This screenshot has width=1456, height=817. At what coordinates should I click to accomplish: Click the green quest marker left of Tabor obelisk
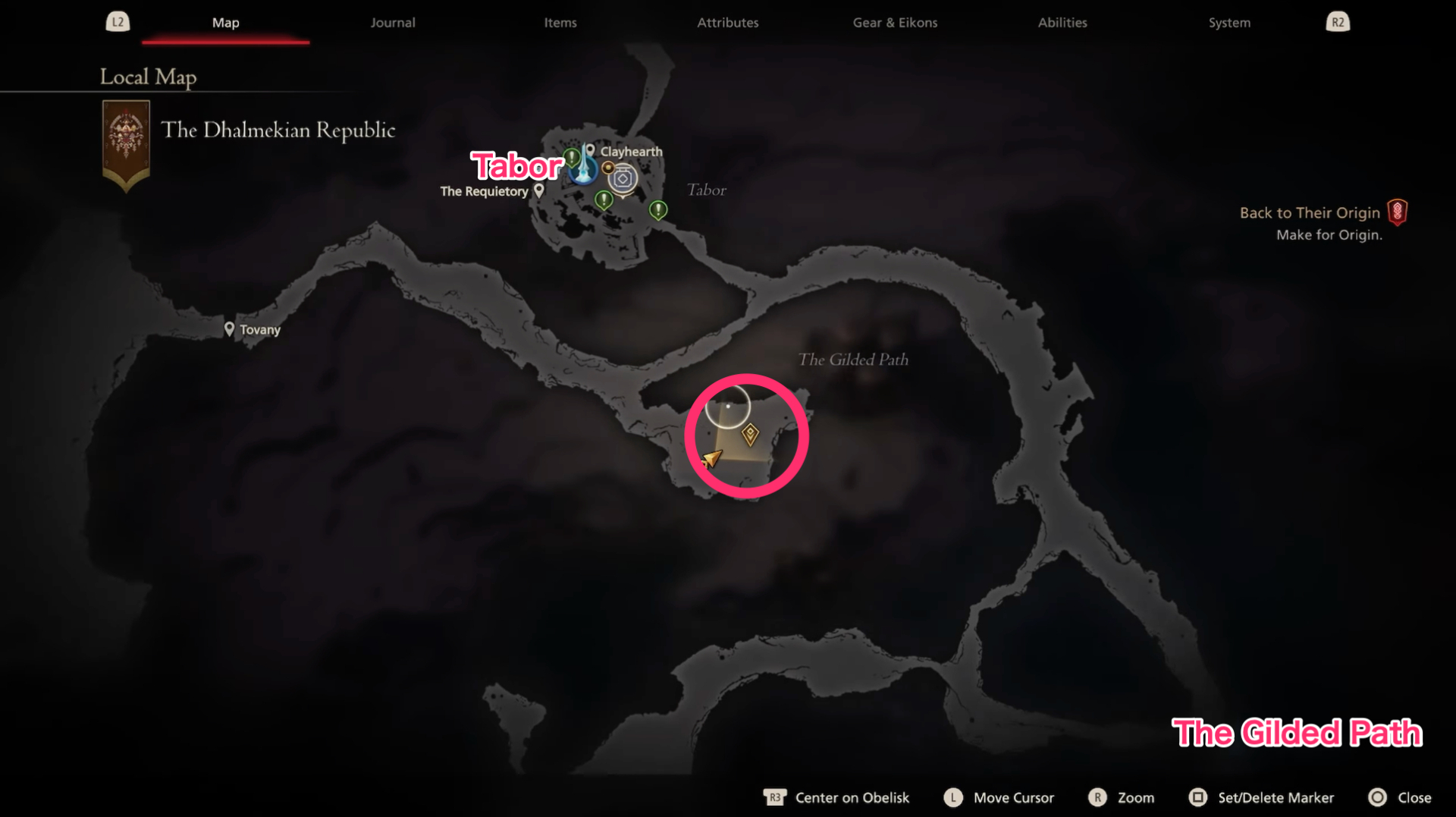tap(572, 157)
